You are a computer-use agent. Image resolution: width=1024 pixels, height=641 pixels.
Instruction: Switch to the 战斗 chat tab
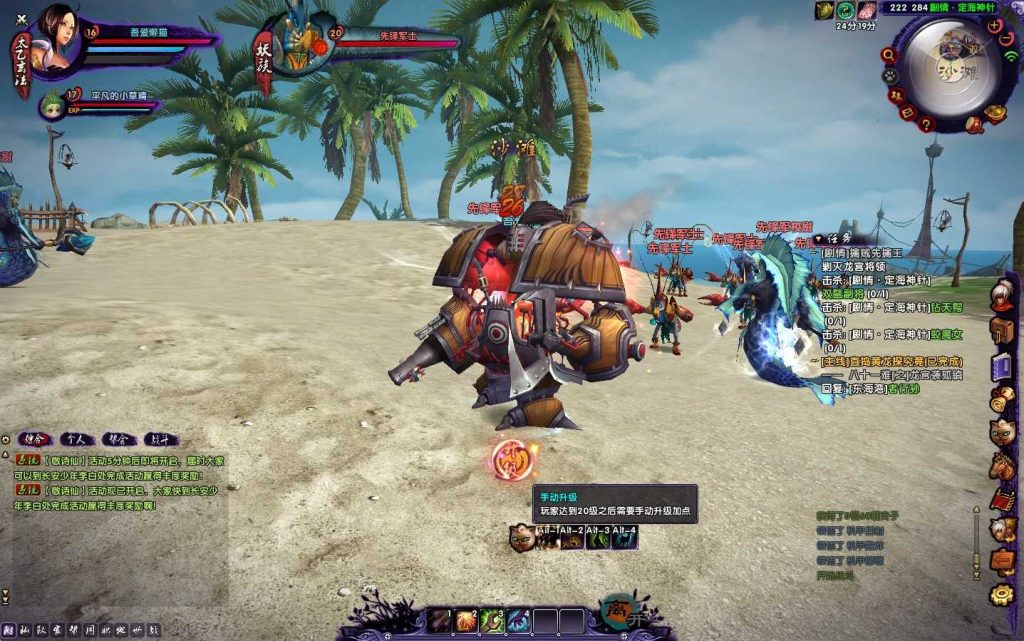click(161, 438)
